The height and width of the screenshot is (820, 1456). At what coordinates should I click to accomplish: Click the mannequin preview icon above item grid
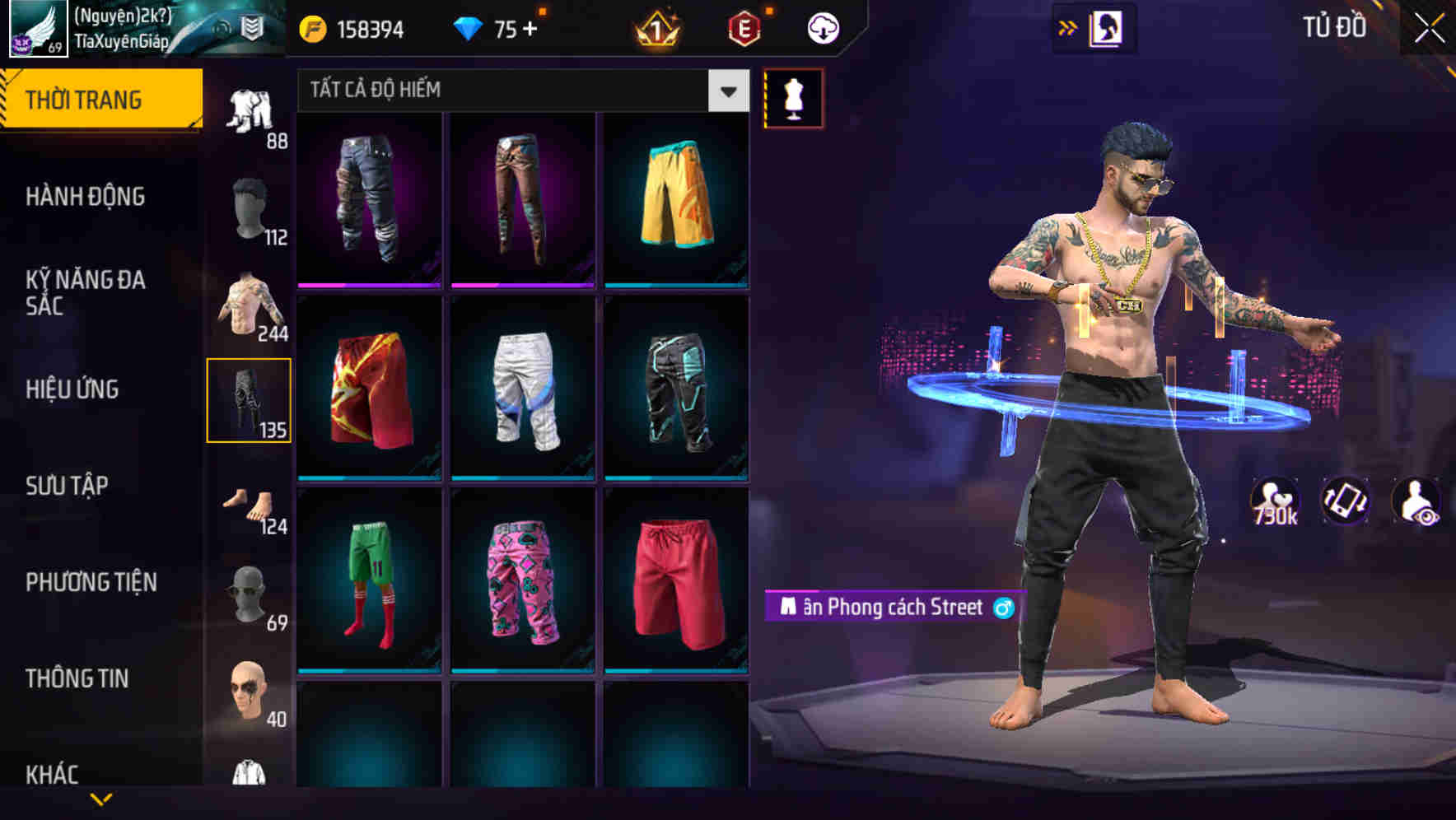(x=792, y=97)
